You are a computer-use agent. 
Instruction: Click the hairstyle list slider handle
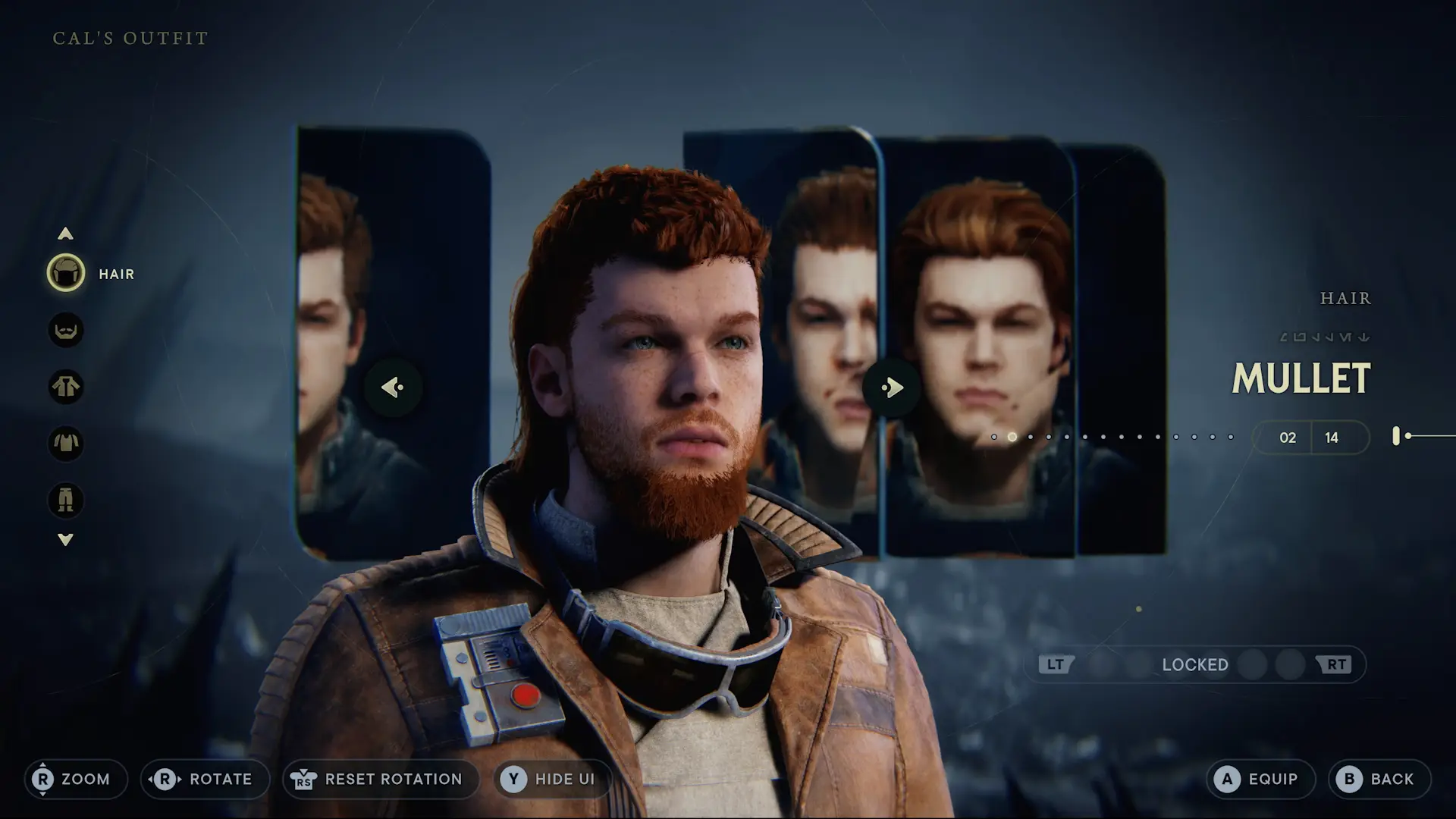pos(1398,436)
